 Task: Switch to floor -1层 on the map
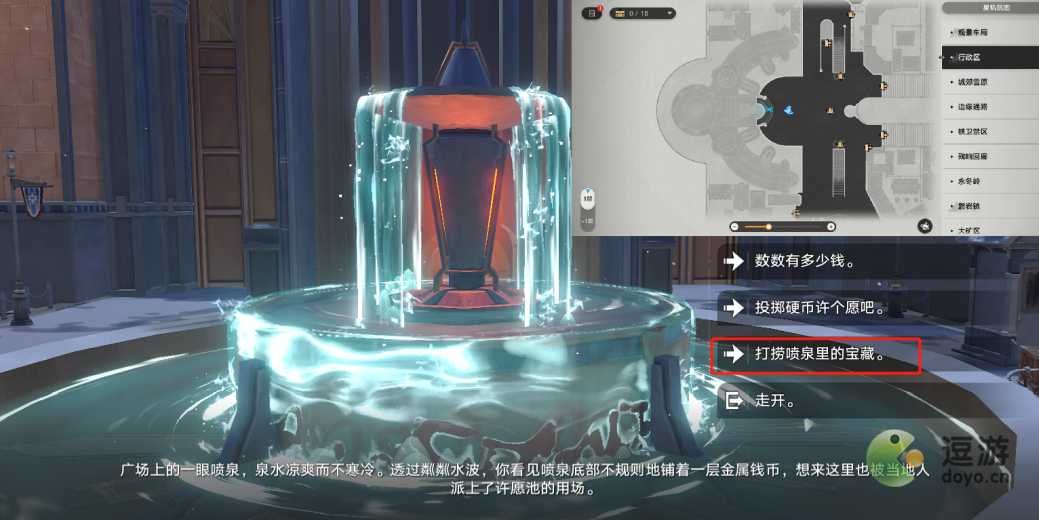(x=588, y=221)
